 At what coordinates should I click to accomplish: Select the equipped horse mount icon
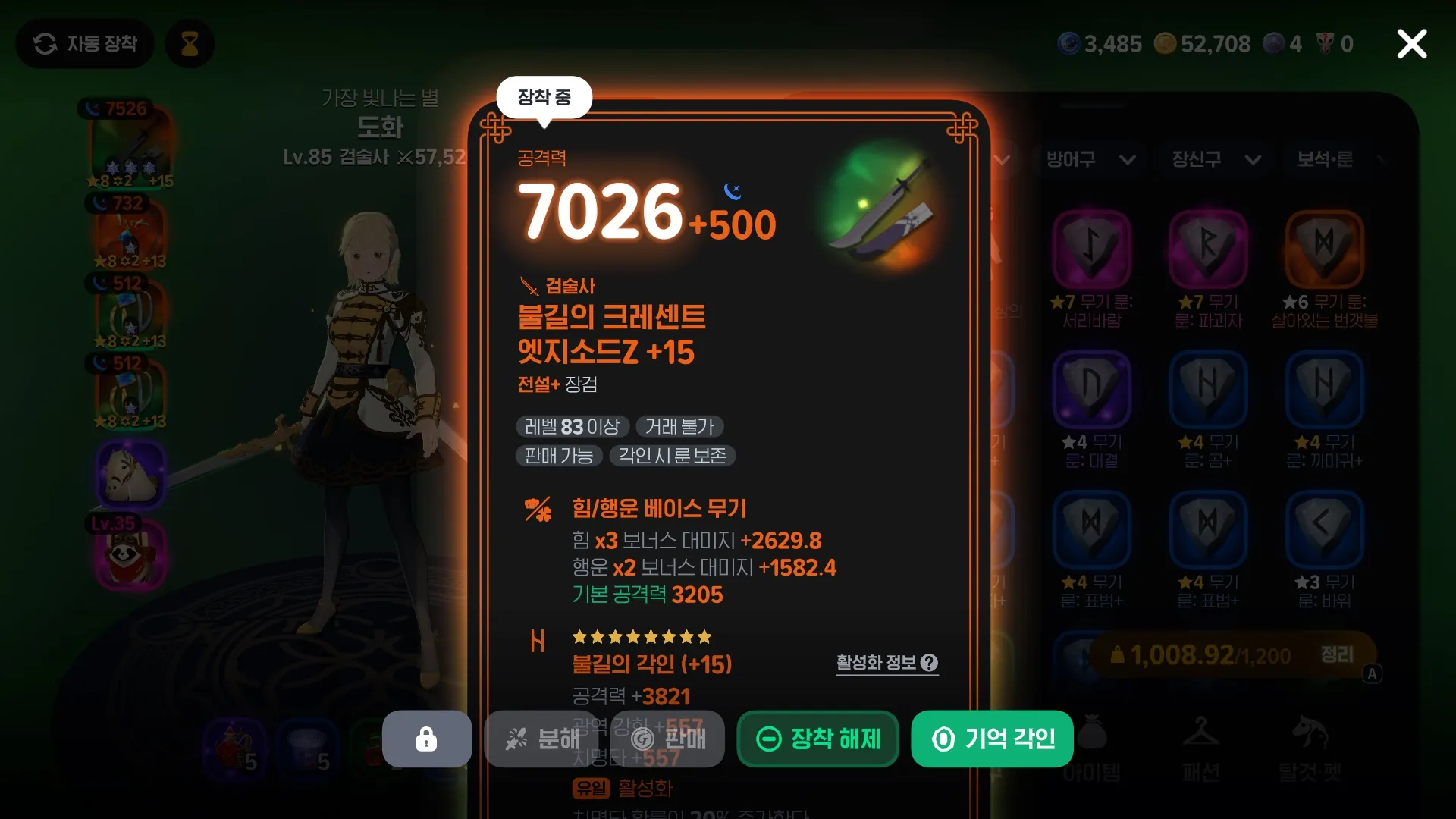130,474
